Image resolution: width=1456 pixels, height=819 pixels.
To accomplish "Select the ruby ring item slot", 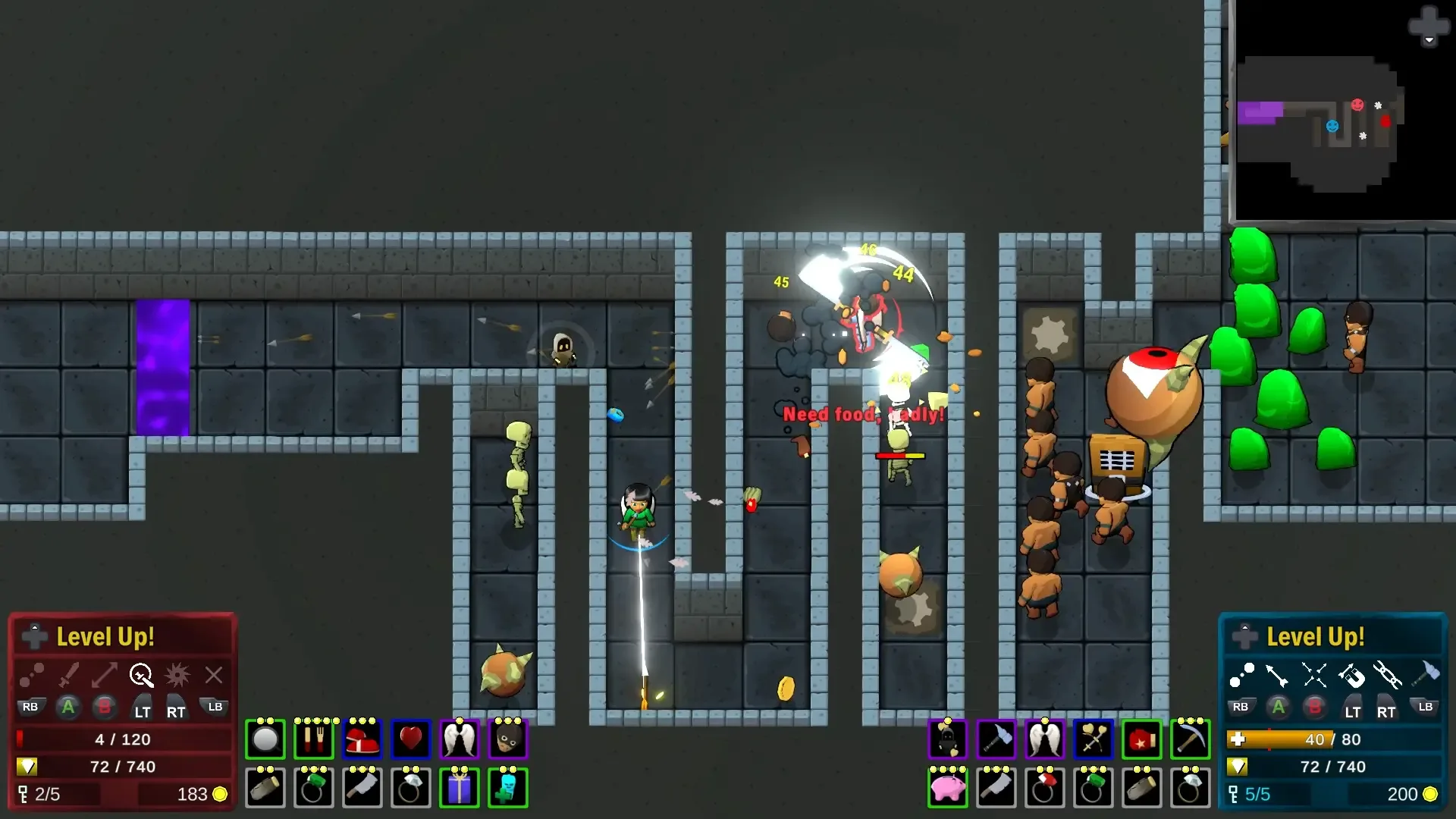I will (1044, 788).
